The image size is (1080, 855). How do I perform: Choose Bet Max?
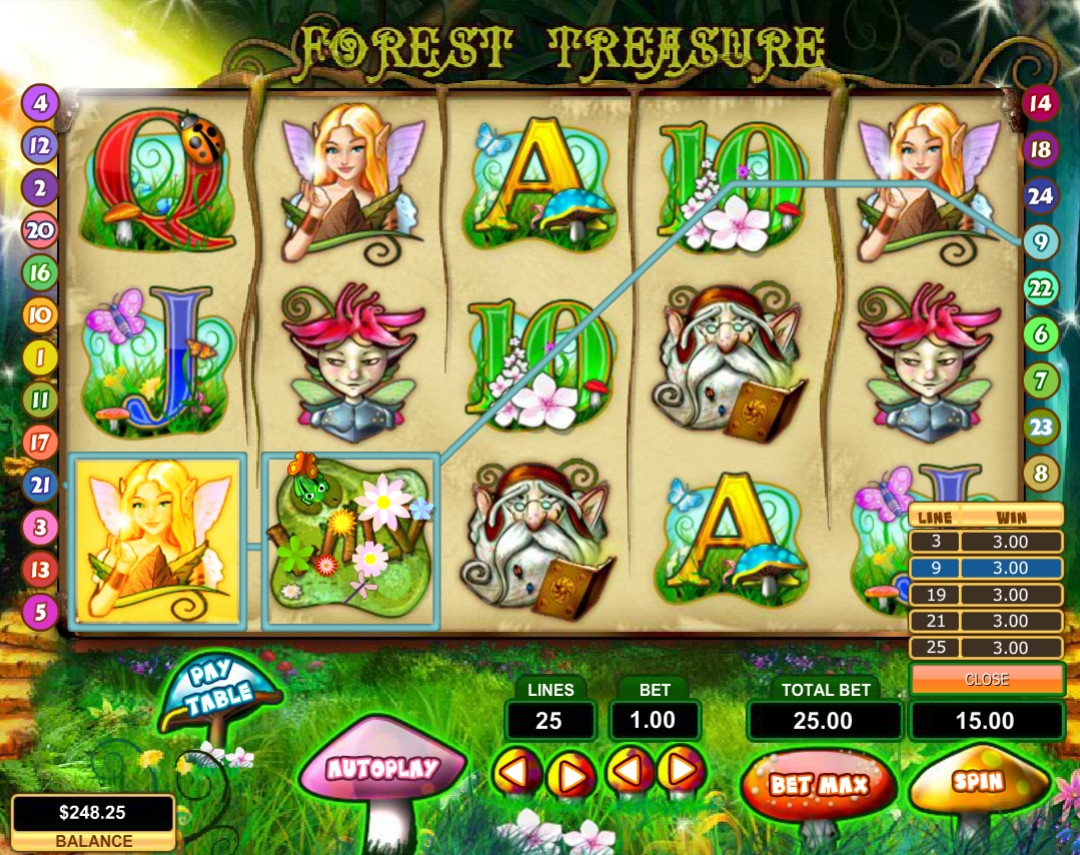[x=818, y=785]
